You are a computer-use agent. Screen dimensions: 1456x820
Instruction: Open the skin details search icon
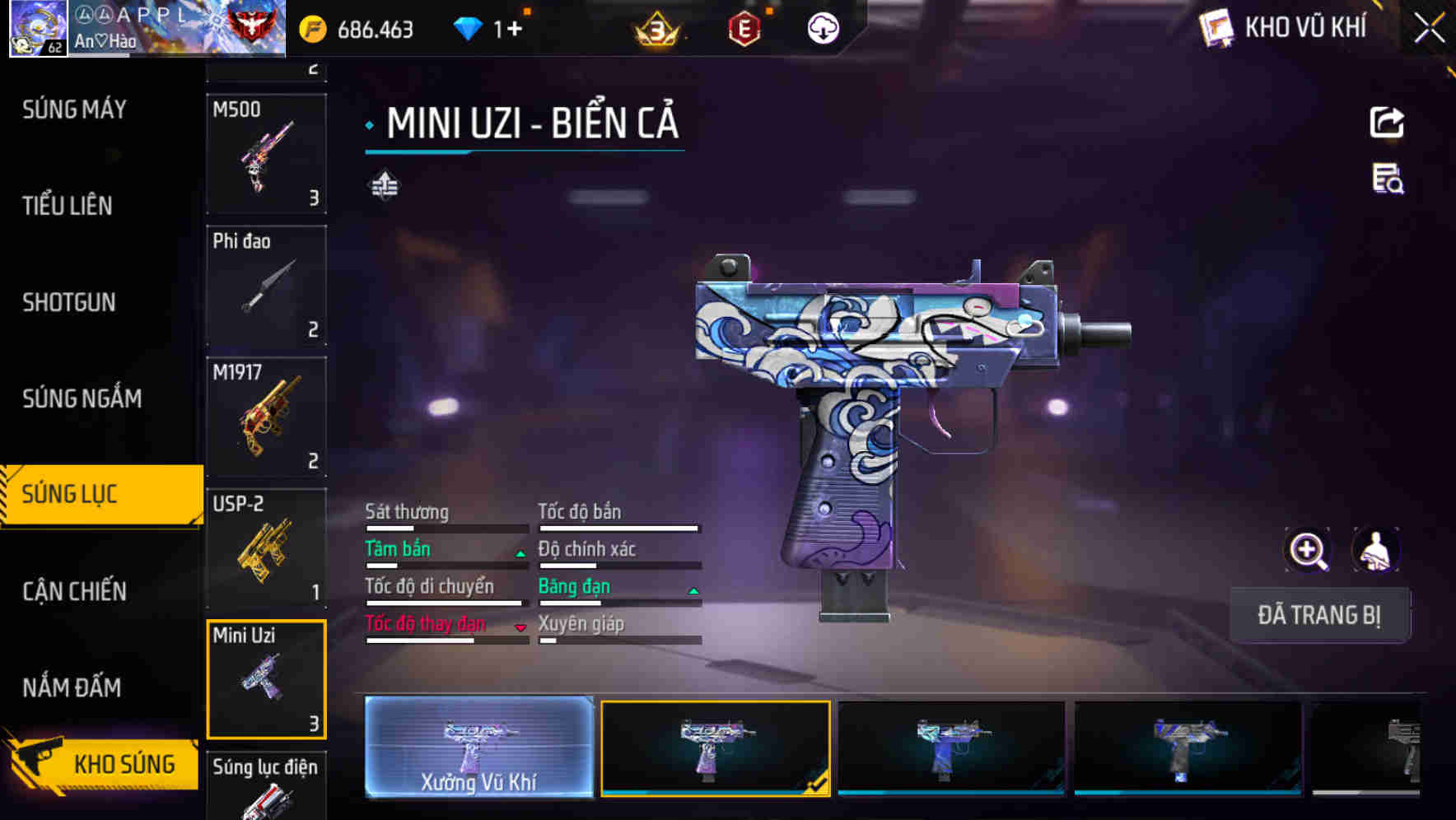tap(1388, 179)
